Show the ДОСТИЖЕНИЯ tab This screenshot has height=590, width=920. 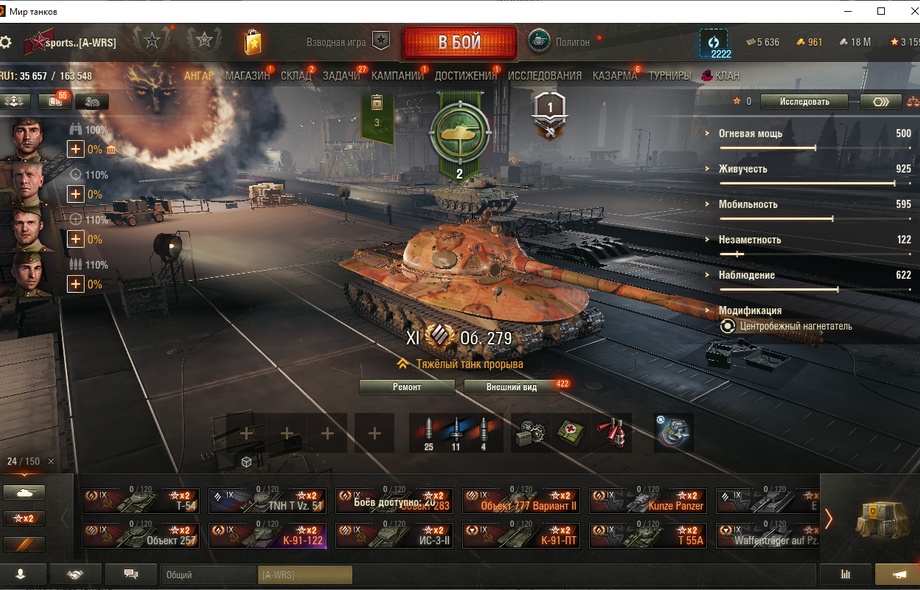tap(465, 76)
